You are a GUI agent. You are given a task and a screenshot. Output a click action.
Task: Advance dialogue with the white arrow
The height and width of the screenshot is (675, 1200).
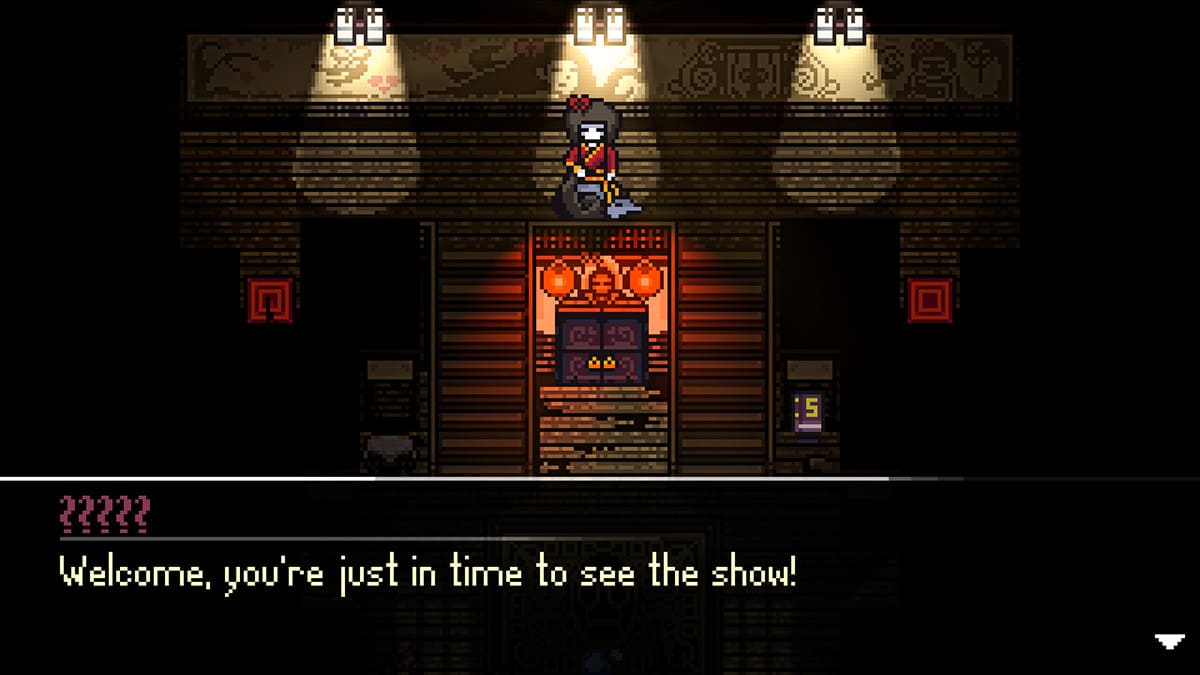(1169, 642)
